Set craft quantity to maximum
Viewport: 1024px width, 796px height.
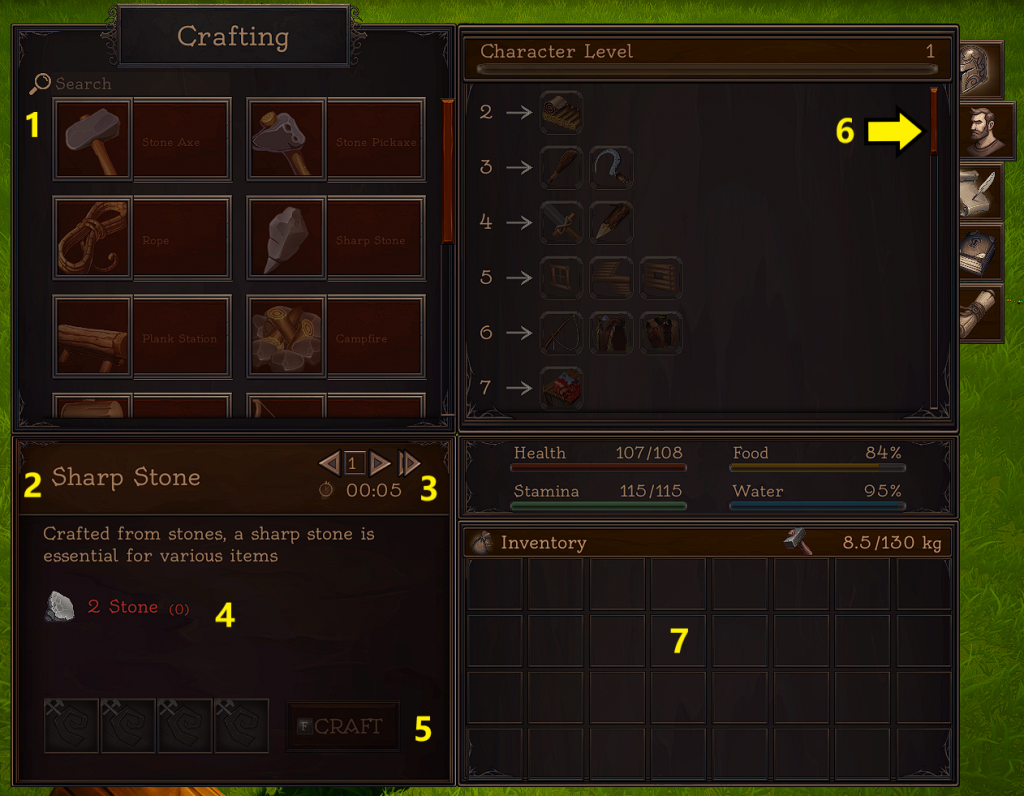pos(408,463)
